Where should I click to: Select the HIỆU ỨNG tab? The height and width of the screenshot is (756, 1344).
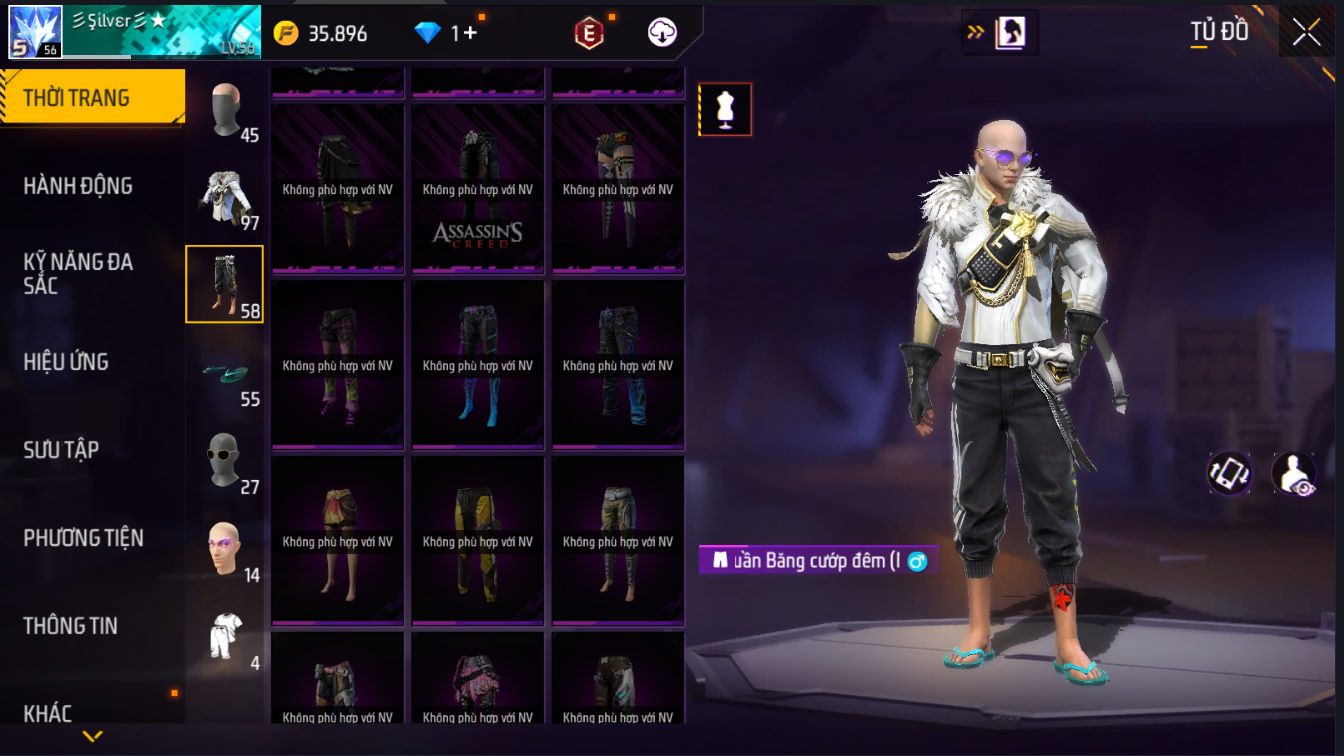click(66, 362)
